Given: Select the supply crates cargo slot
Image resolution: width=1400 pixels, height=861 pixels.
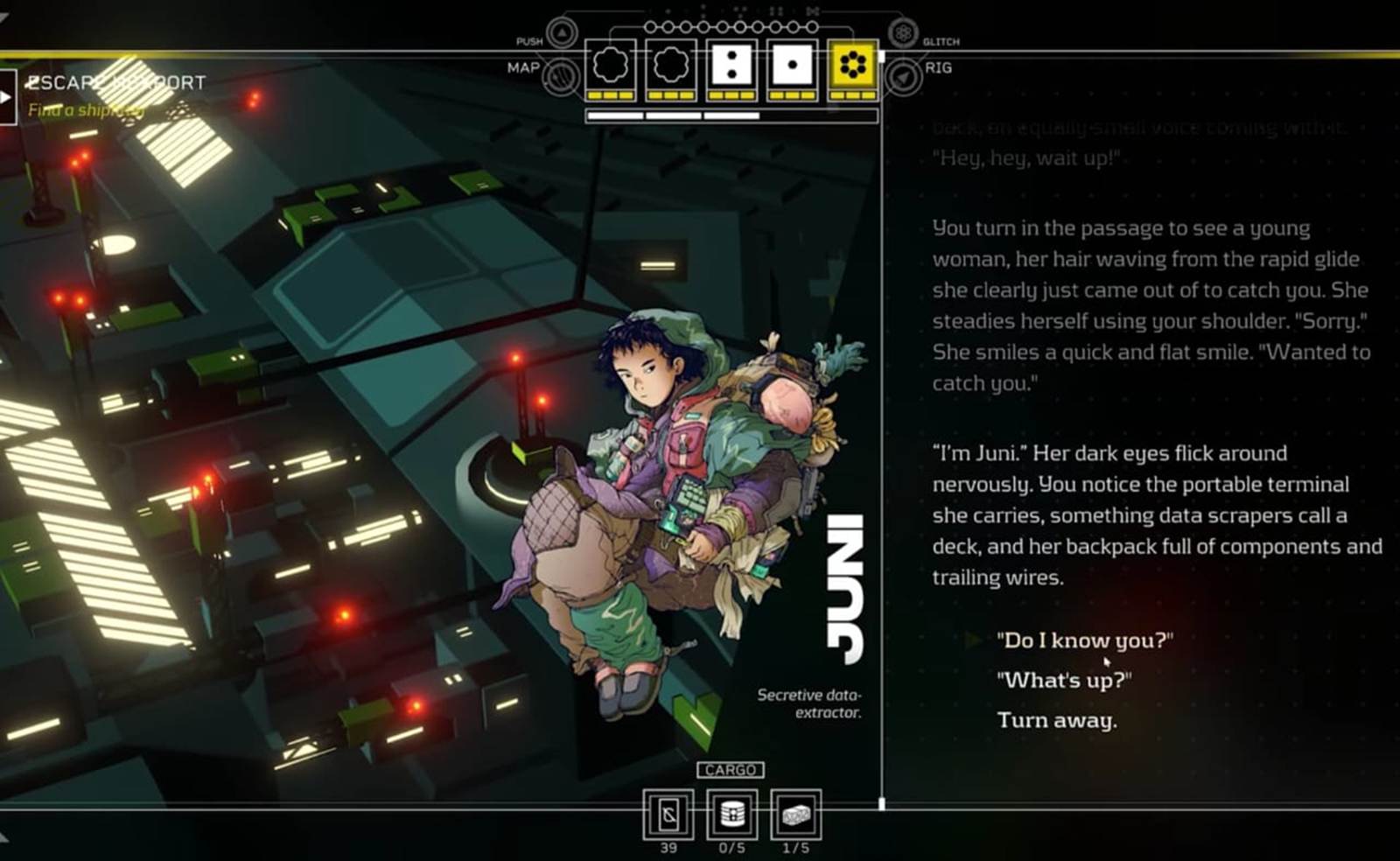Looking at the screenshot, I should tap(795, 815).
